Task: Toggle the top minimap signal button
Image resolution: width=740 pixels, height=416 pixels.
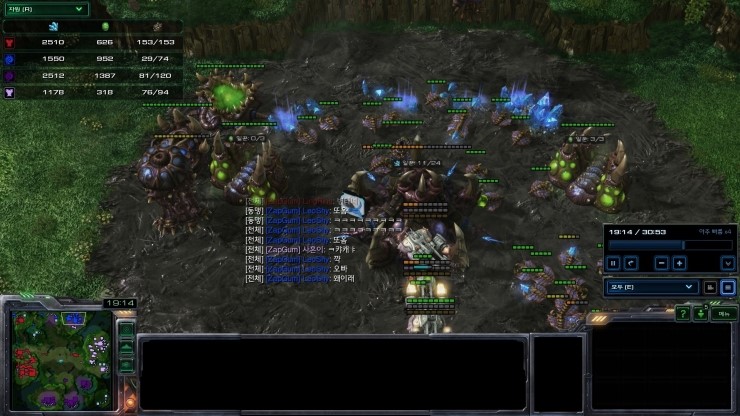Action: (126, 329)
